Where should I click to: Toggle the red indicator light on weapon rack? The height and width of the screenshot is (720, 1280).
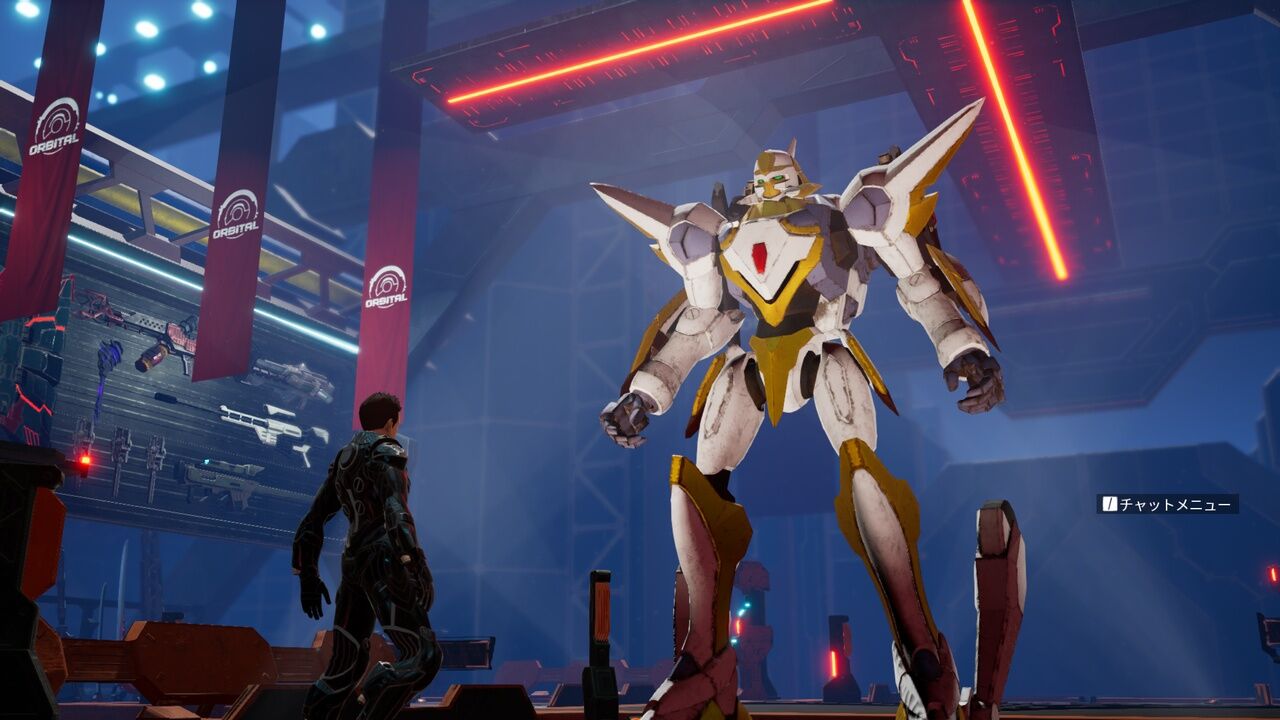83,458
